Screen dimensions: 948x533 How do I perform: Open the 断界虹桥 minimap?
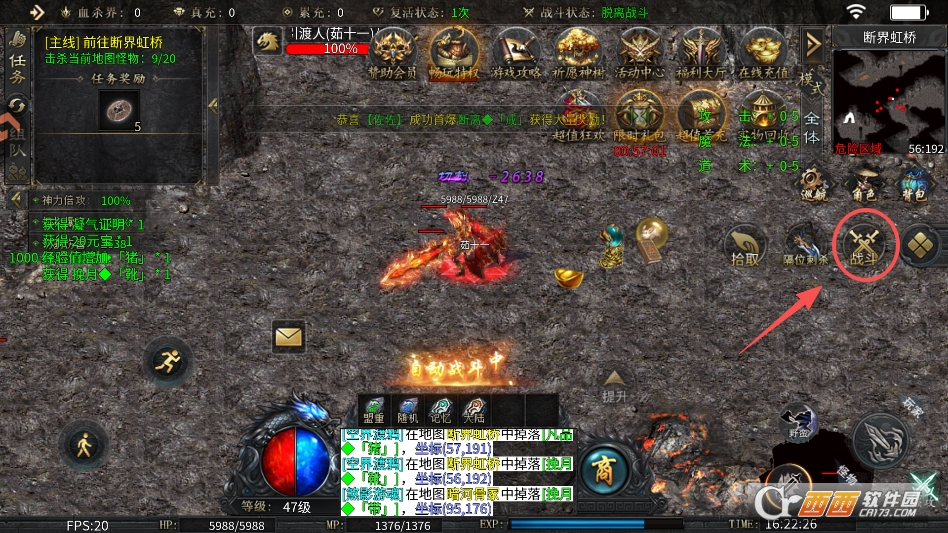pyautogui.click(x=889, y=95)
